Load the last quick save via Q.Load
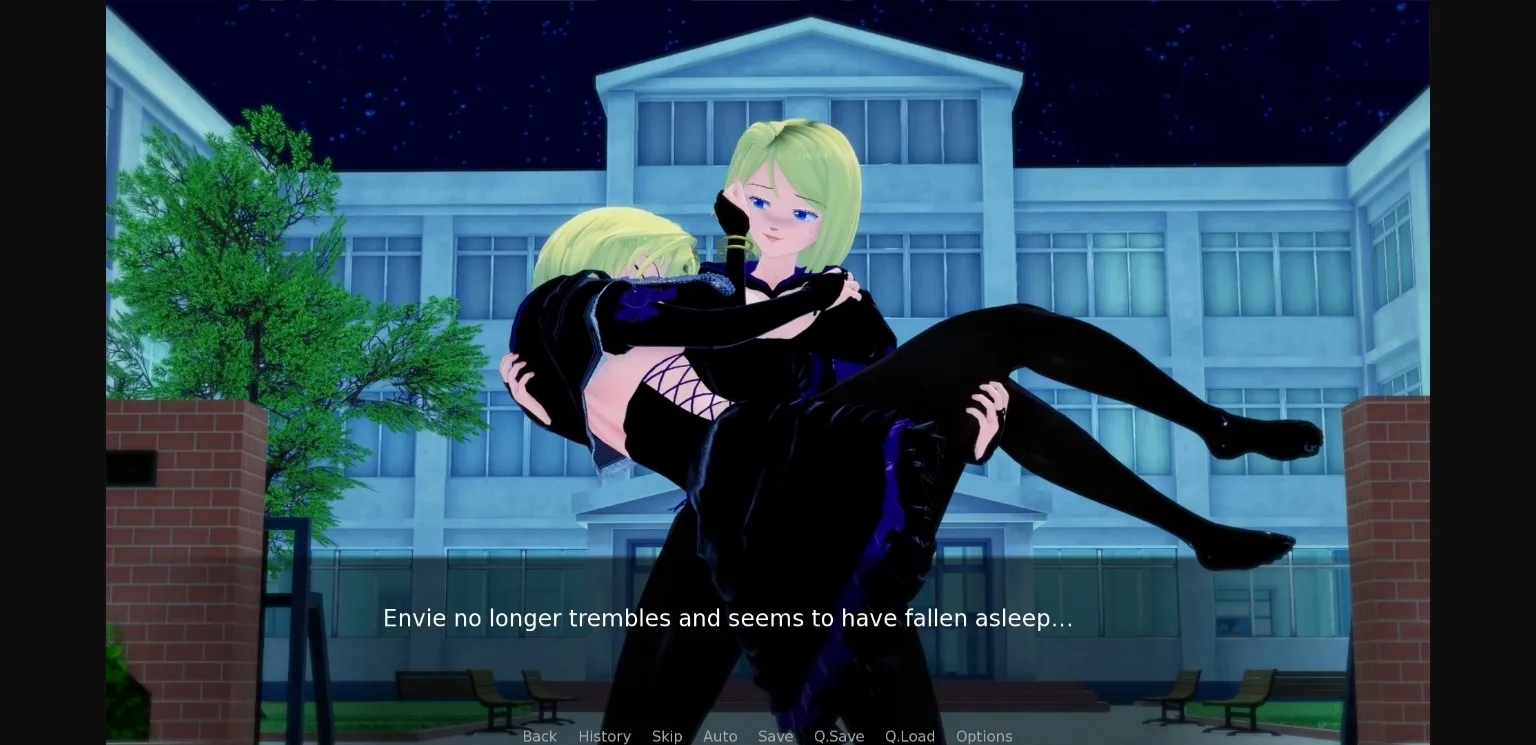The image size is (1536, 745). click(x=910, y=736)
